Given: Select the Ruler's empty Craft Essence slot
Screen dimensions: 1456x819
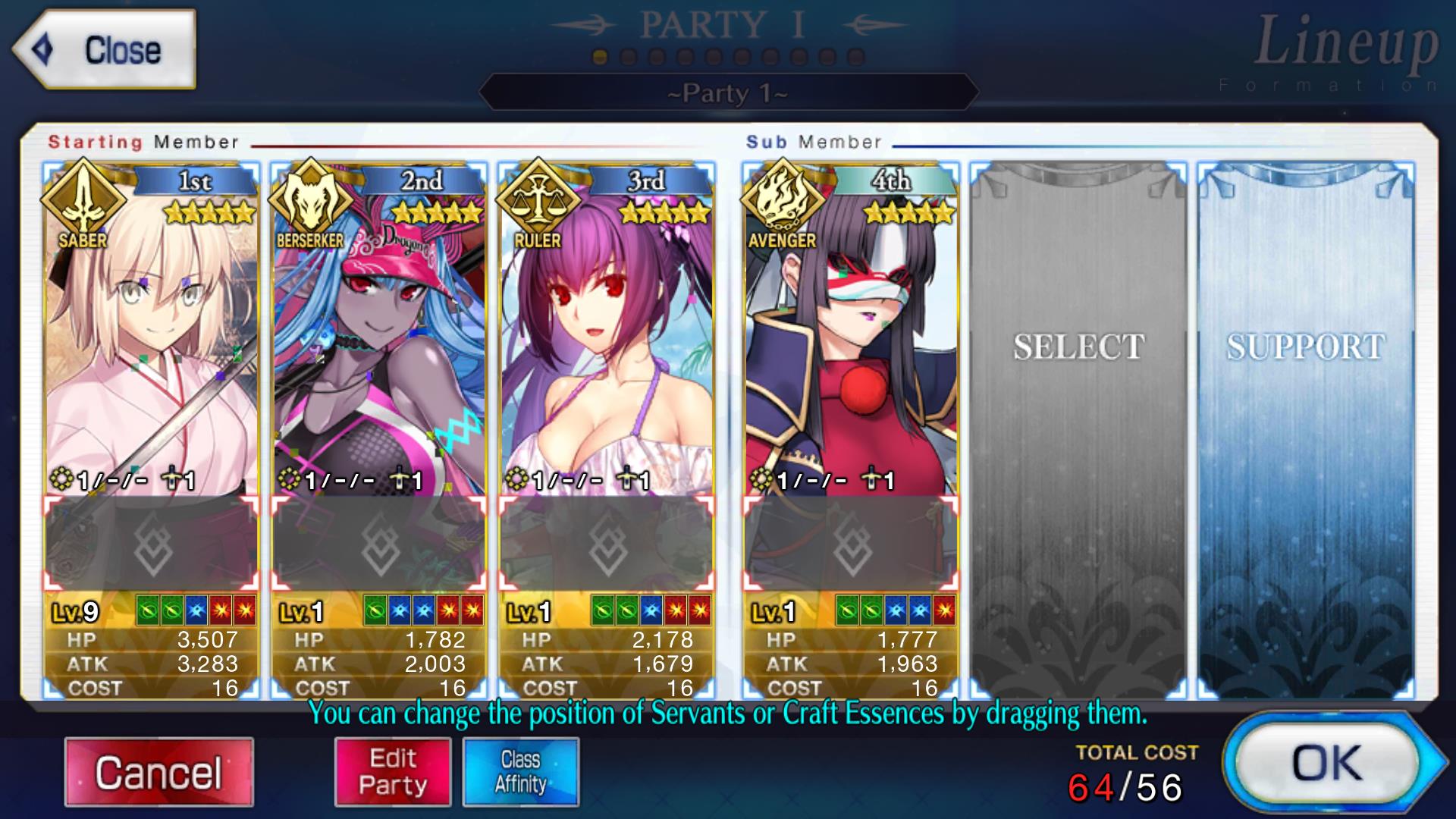Looking at the screenshot, I should coord(606,544).
